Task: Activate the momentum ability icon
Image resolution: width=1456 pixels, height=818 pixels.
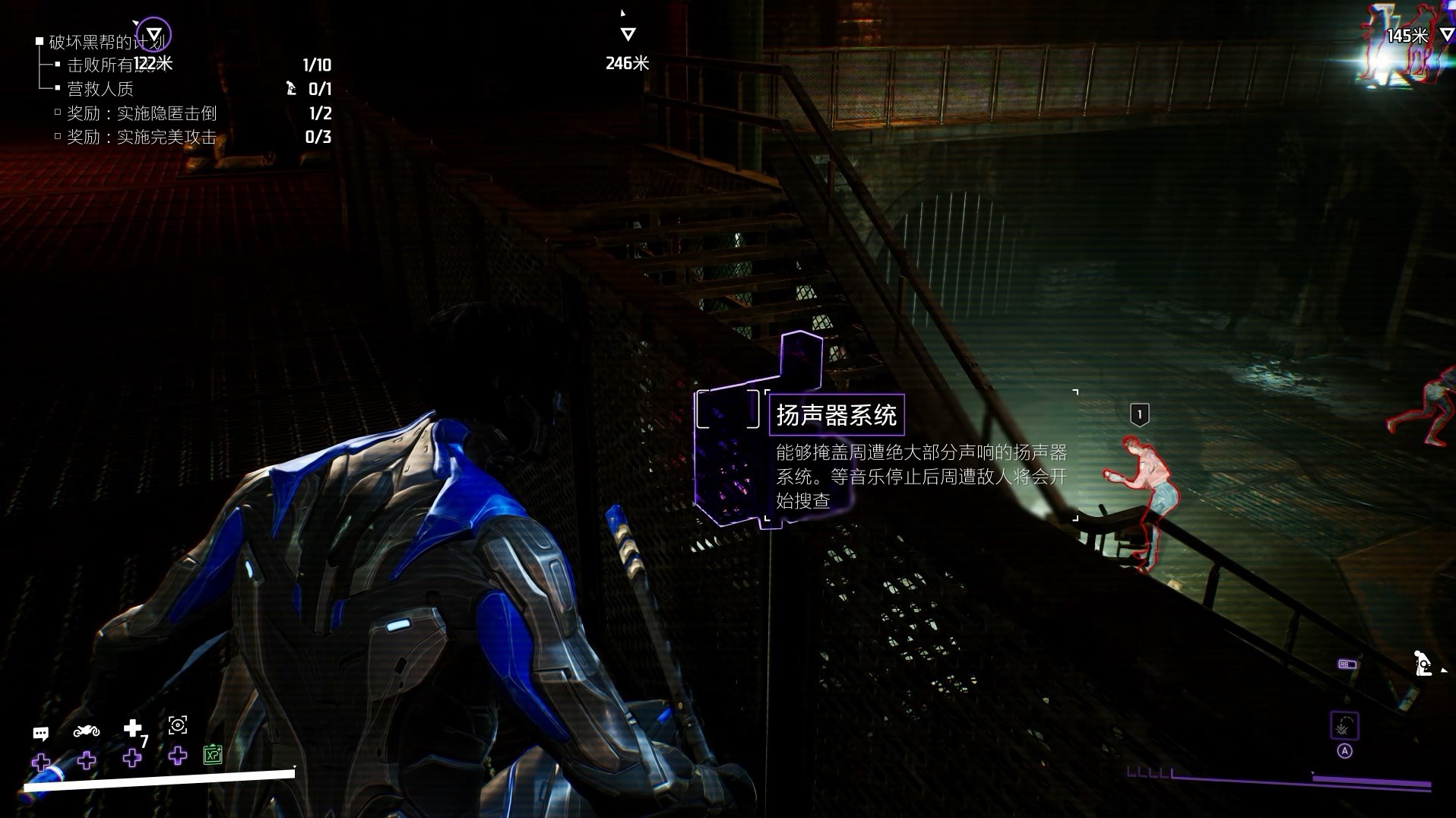Action: click(x=1344, y=727)
